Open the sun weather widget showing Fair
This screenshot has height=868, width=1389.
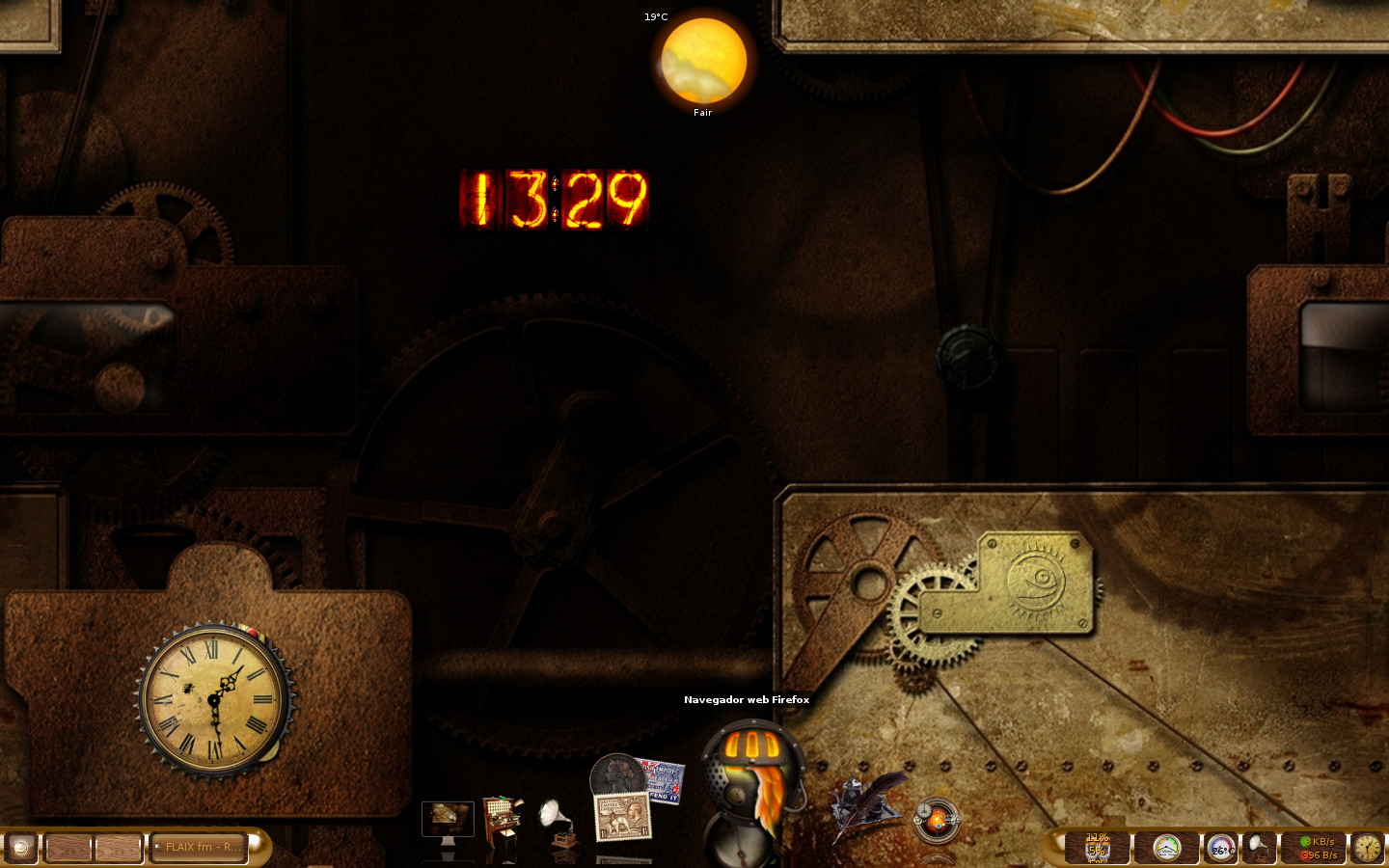(x=703, y=62)
